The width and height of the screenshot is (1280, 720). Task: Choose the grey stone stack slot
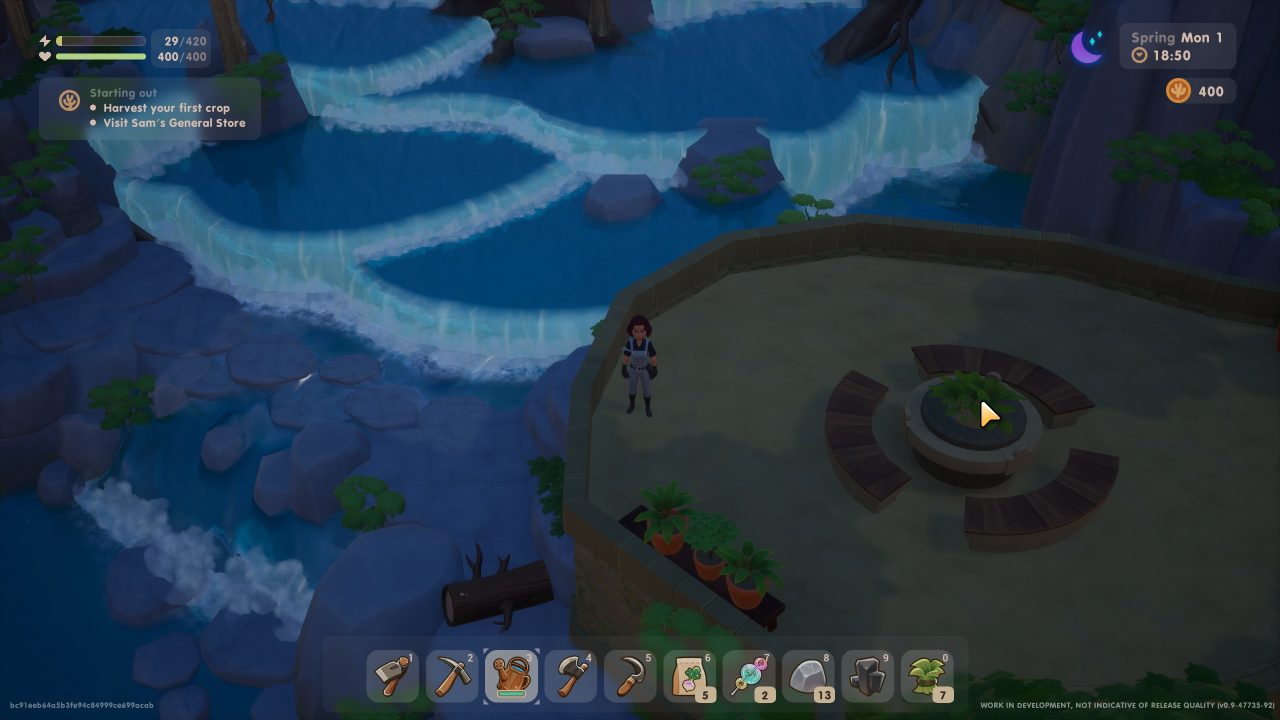[x=808, y=676]
